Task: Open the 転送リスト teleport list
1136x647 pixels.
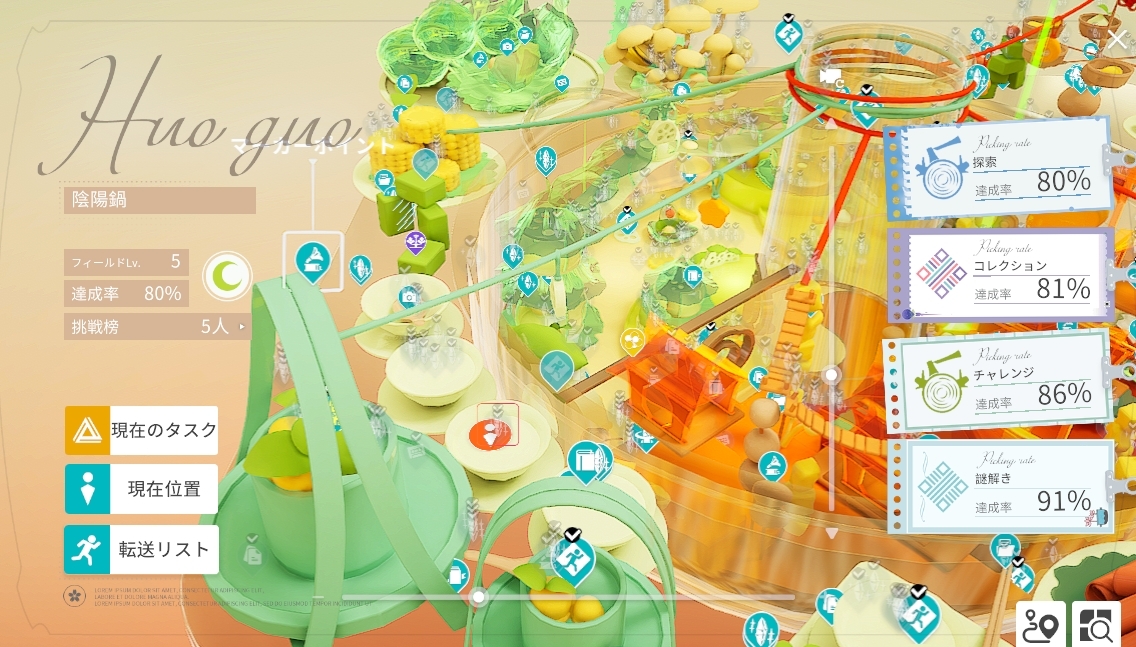Action: coord(141,549)
